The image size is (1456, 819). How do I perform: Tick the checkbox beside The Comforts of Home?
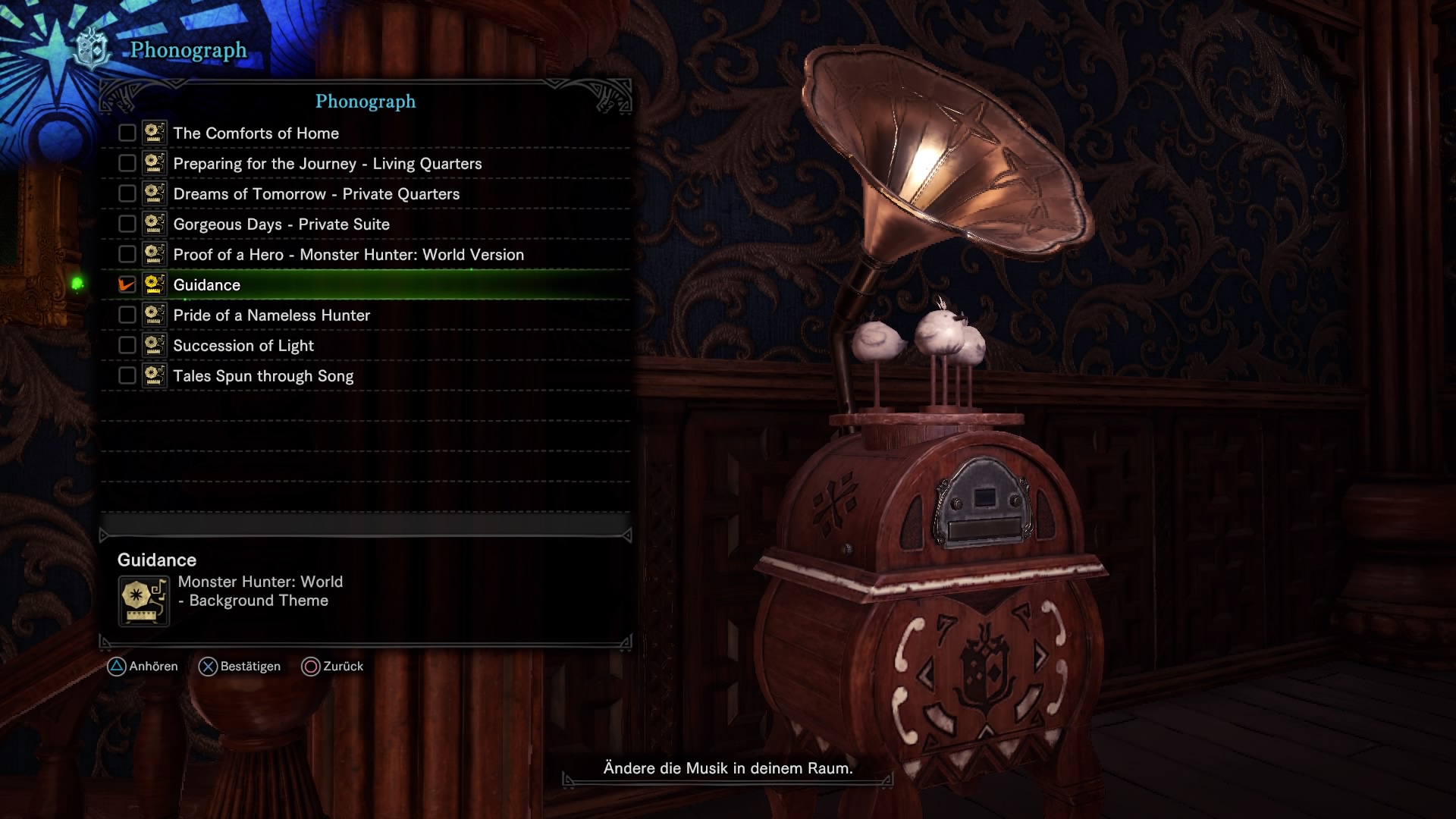coord(127,133)
